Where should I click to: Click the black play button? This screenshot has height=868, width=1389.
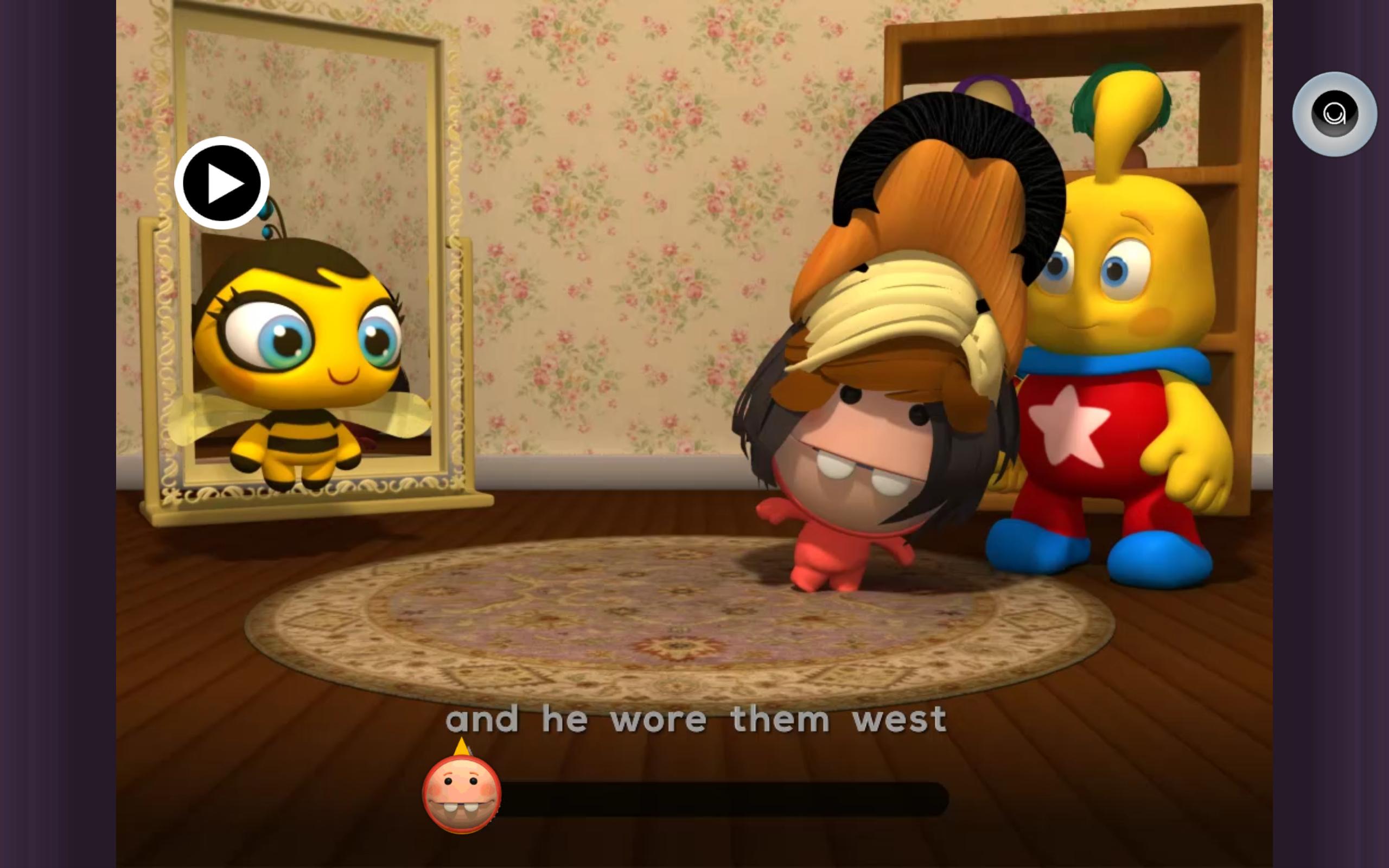tap(221, 183)
